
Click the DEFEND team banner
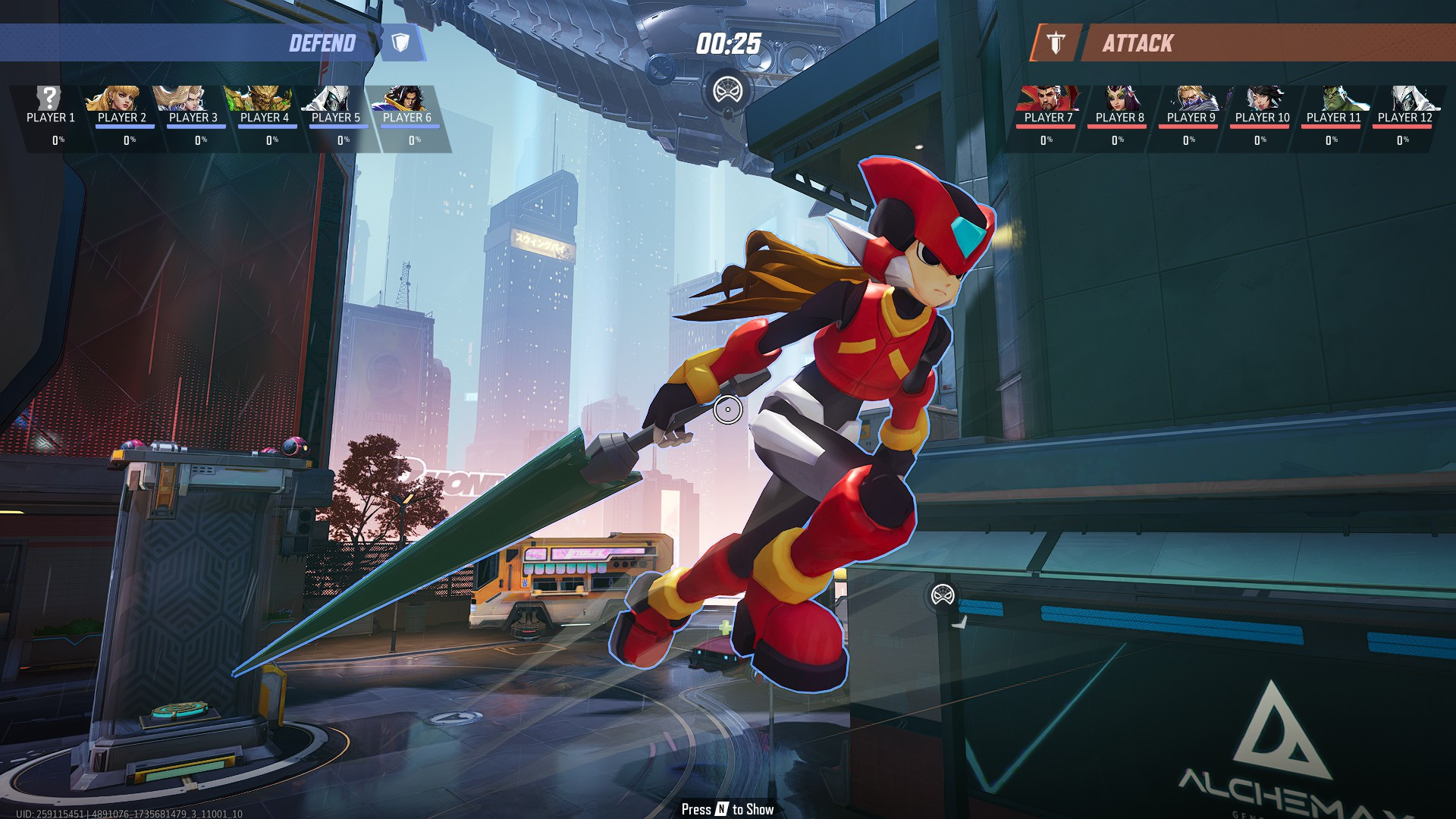[322, 43]
